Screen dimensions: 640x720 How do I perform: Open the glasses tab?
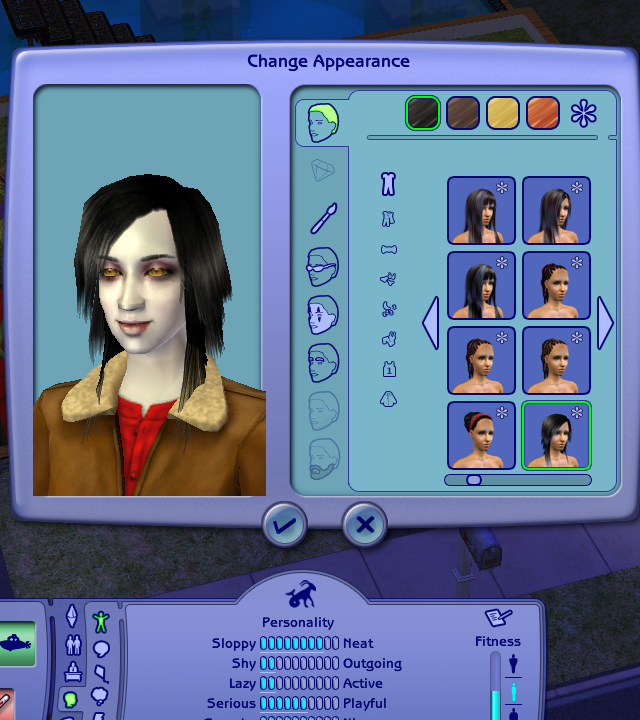click(323, 266)
